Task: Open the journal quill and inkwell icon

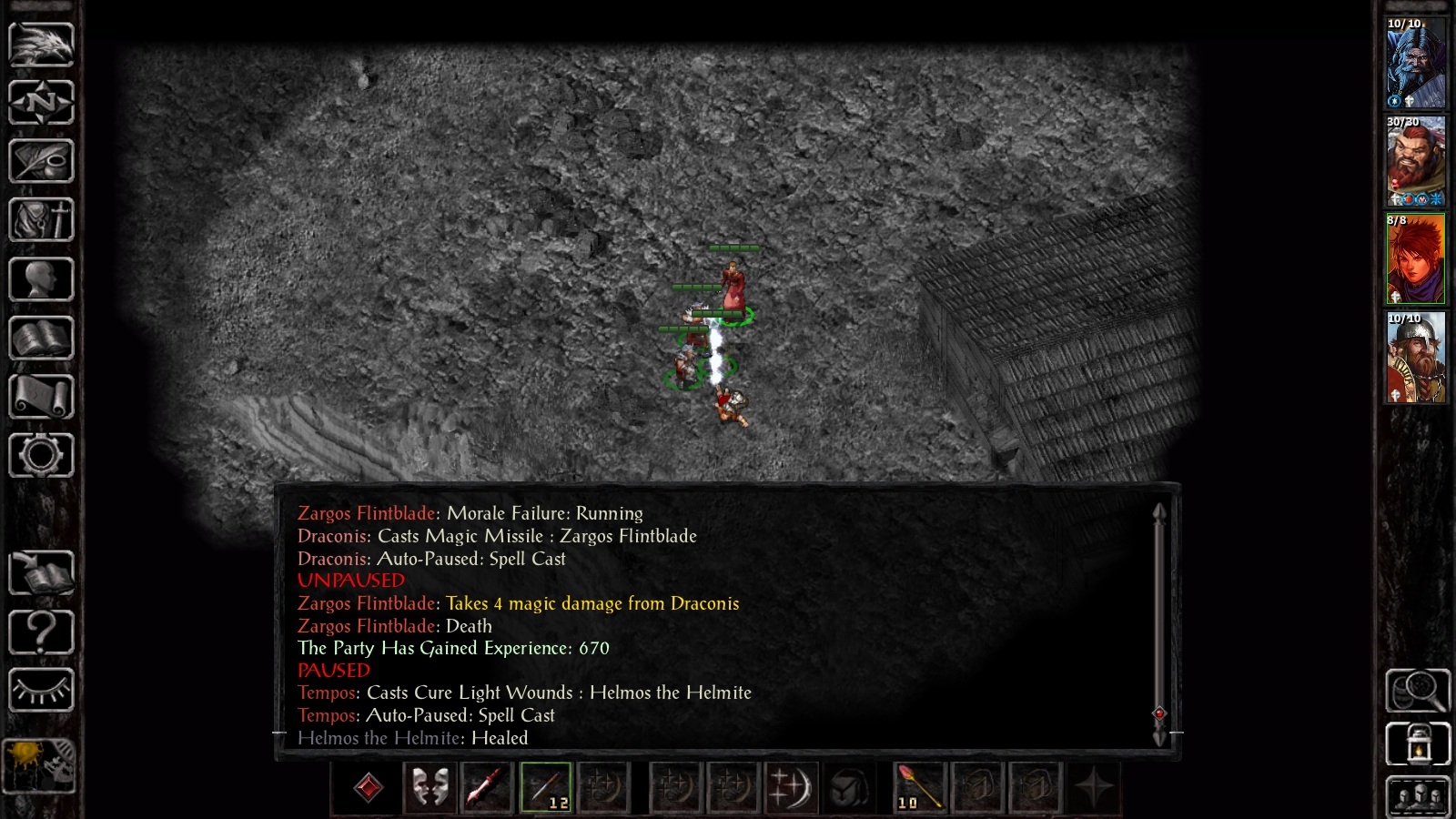Action: coord(41,161)
